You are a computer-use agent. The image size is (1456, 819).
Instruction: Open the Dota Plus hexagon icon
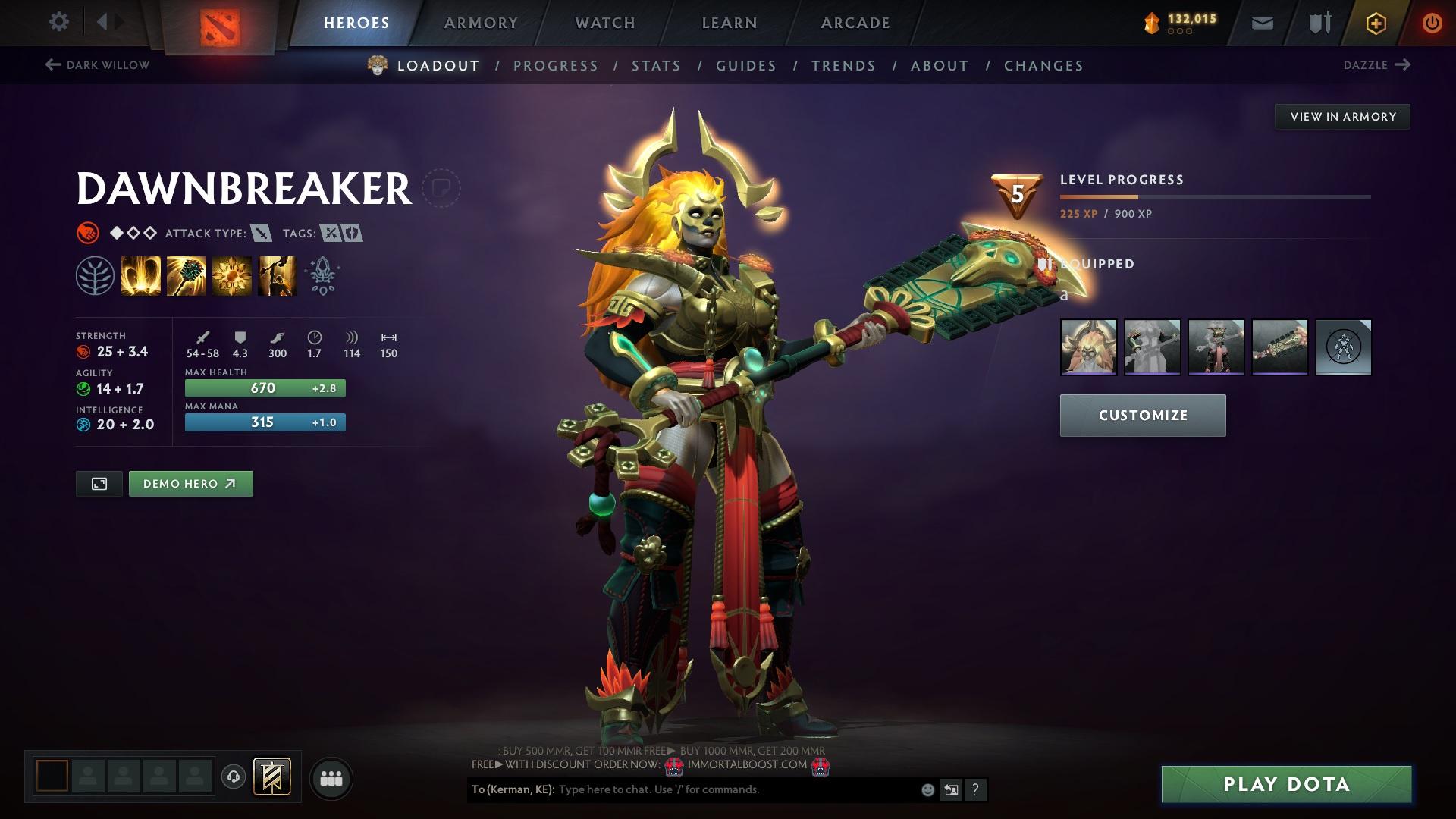[x=1375, y=22]
